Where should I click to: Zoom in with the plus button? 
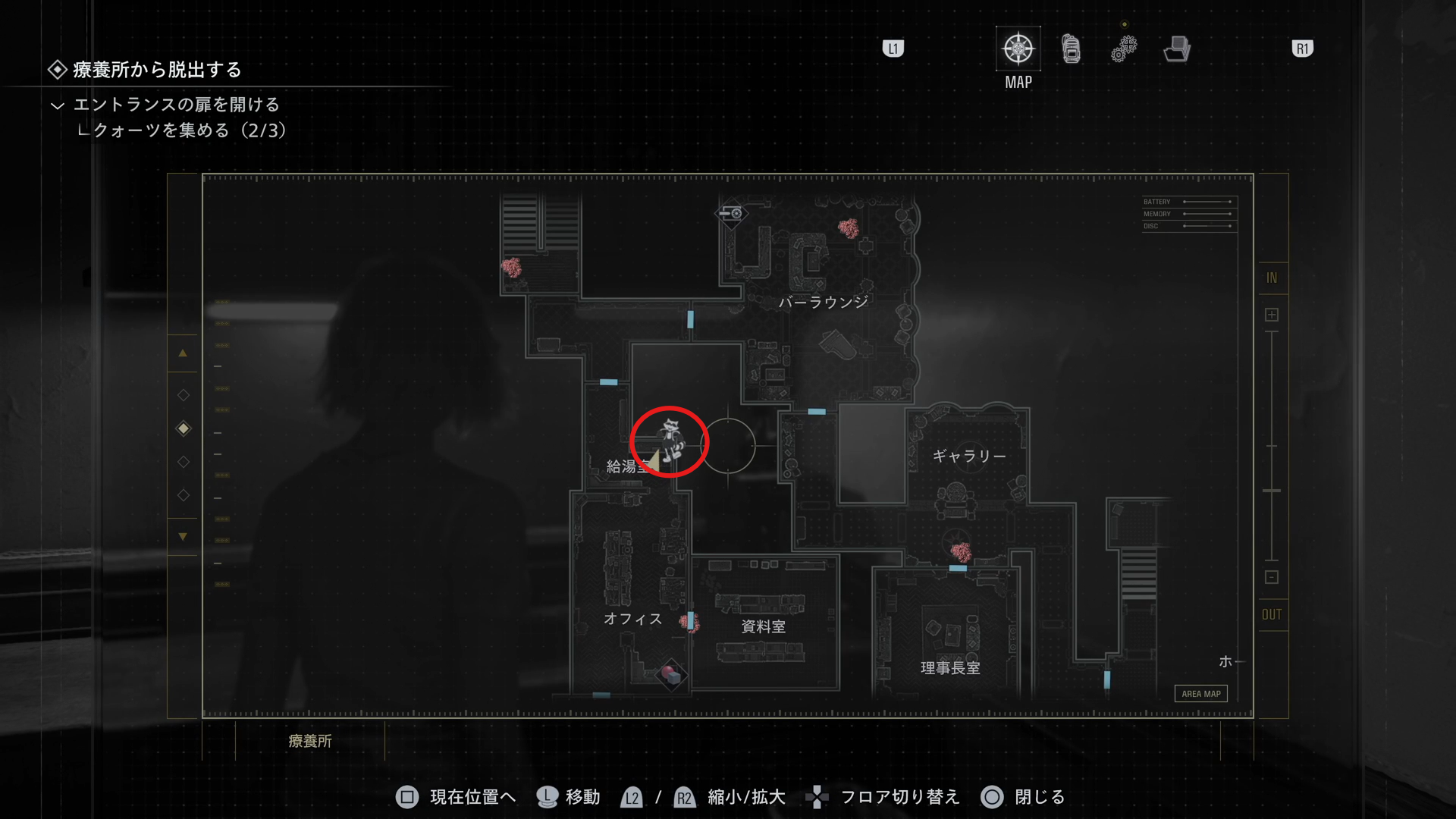coord(1272,315)
